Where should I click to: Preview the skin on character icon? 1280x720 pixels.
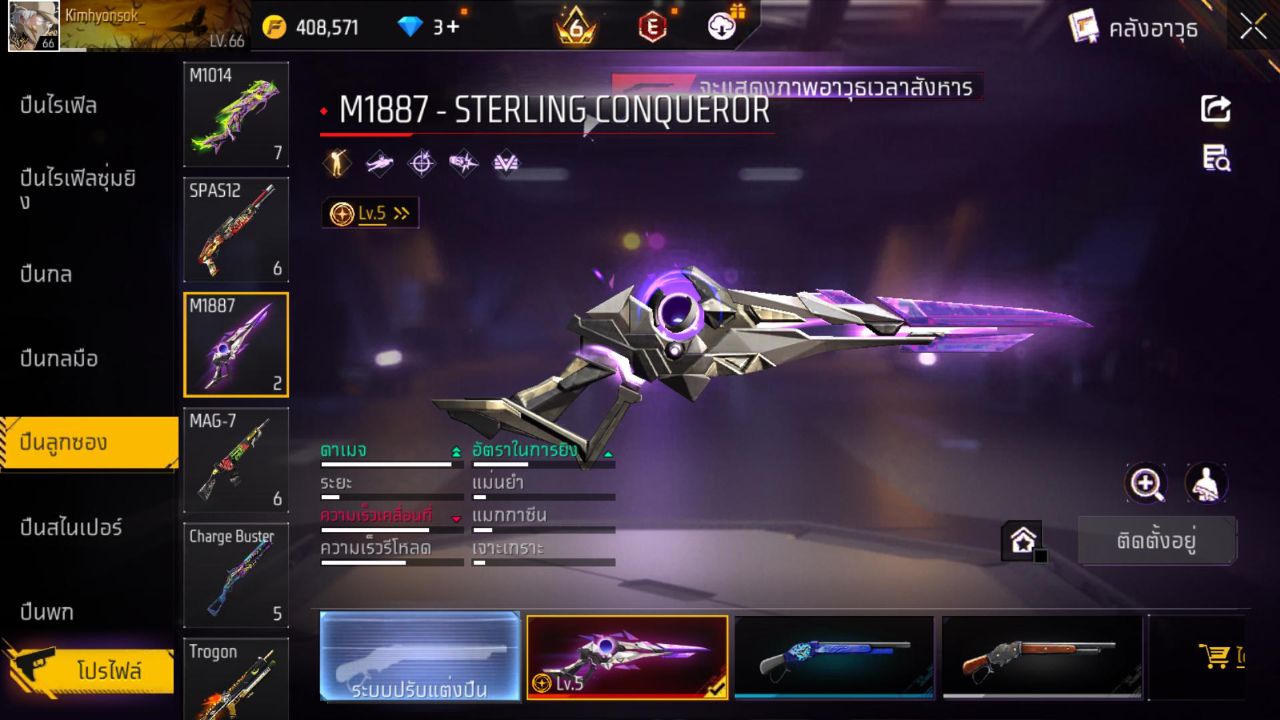(x=1206, y=484)
